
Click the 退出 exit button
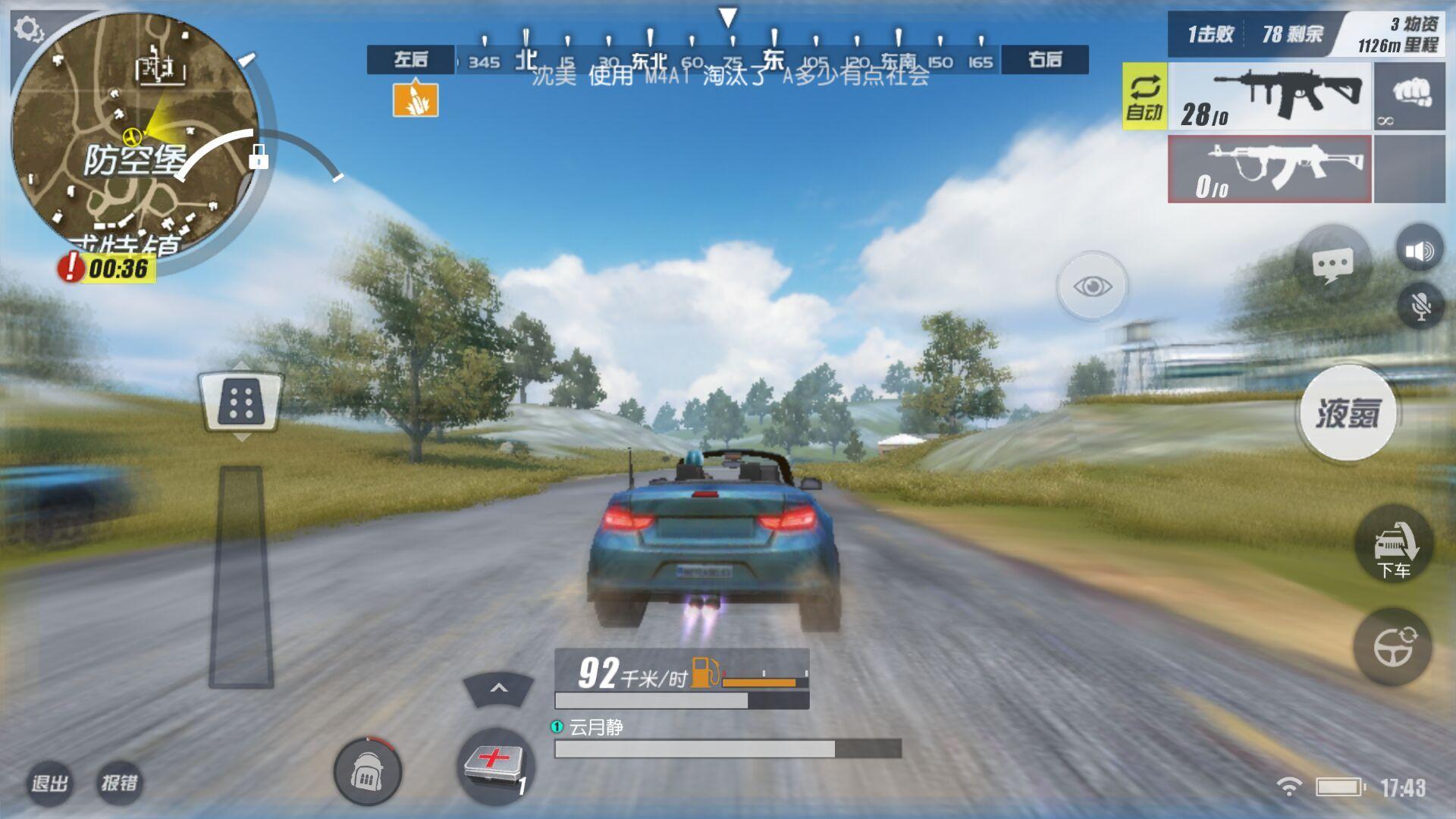coord(50,783)
